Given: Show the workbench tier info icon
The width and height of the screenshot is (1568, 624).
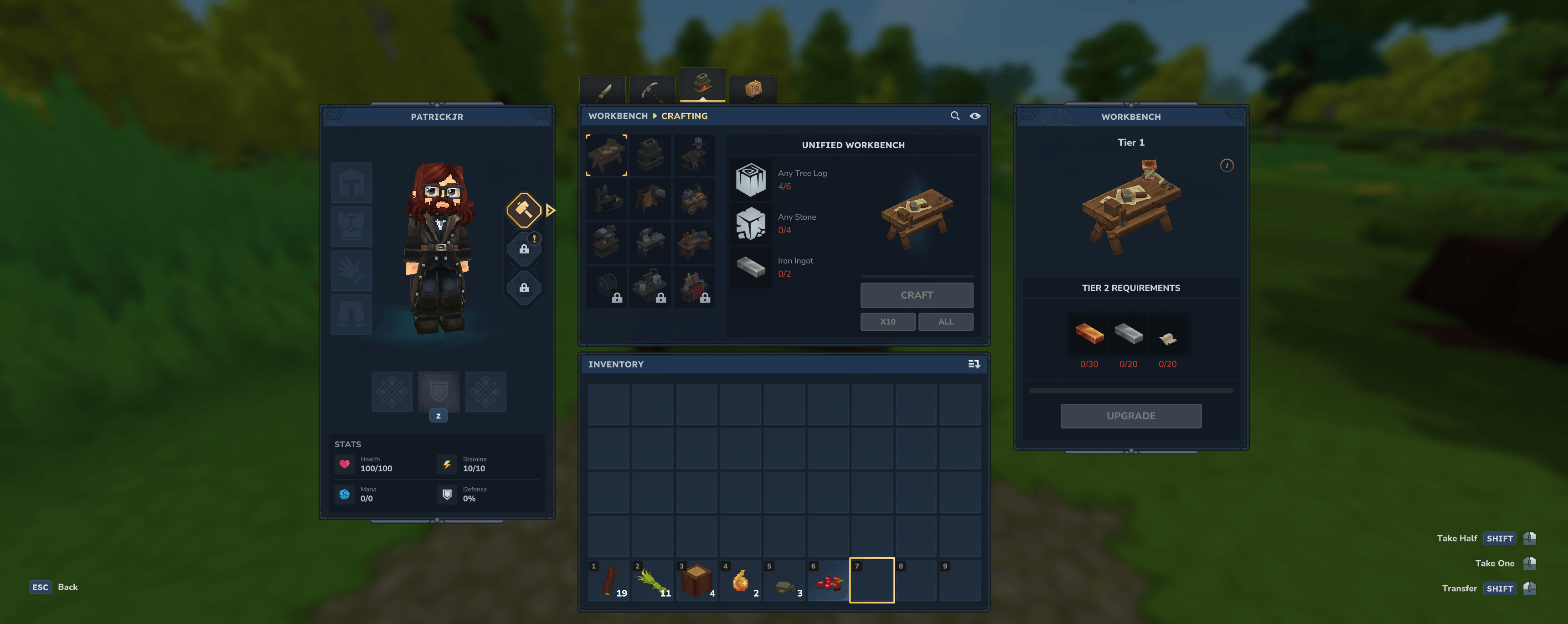Looking at the screenshot, I should pyautogui.click(x=1227, y=165).
